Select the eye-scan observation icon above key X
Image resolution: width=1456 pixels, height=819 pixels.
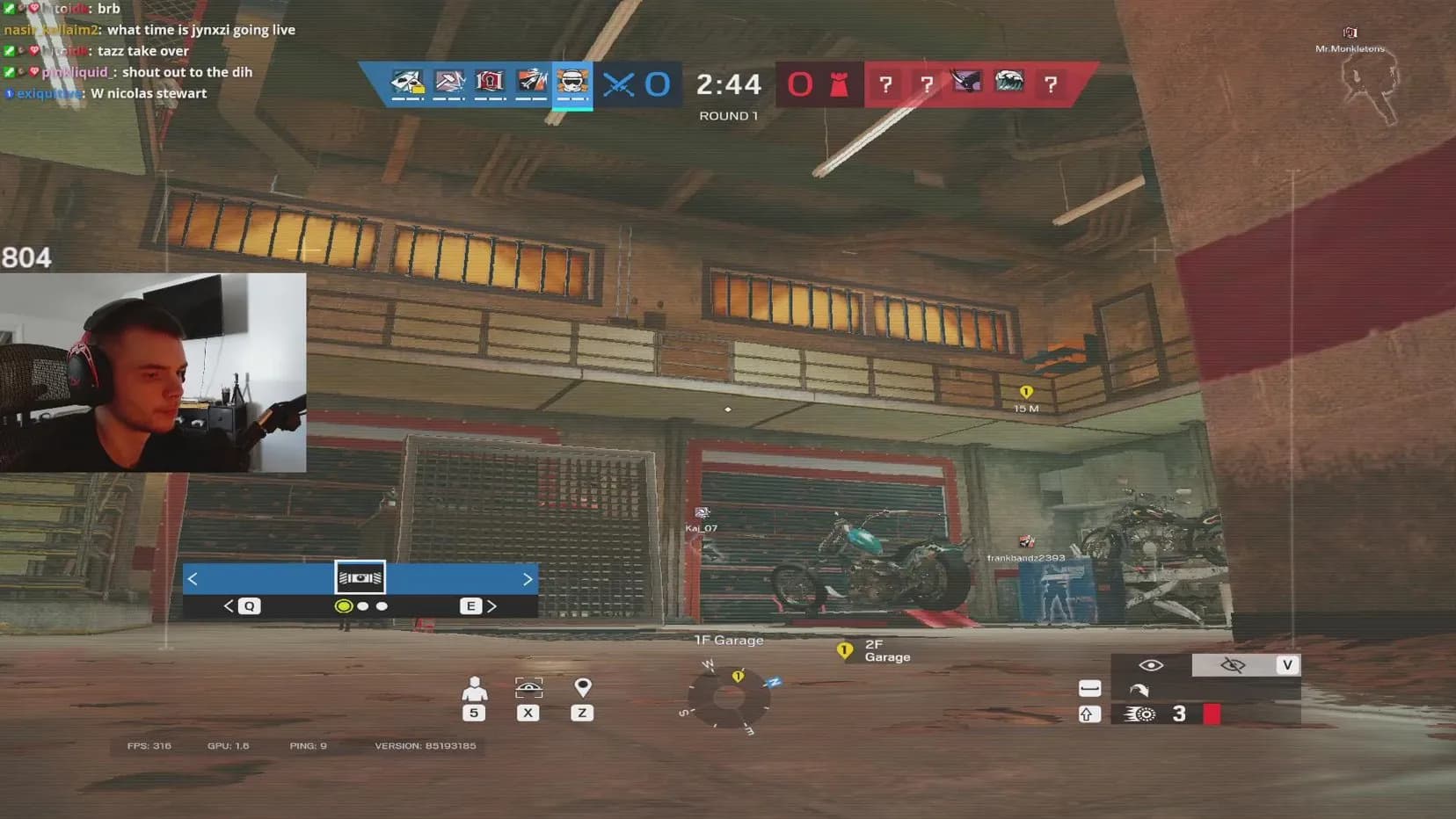[528, 687]
